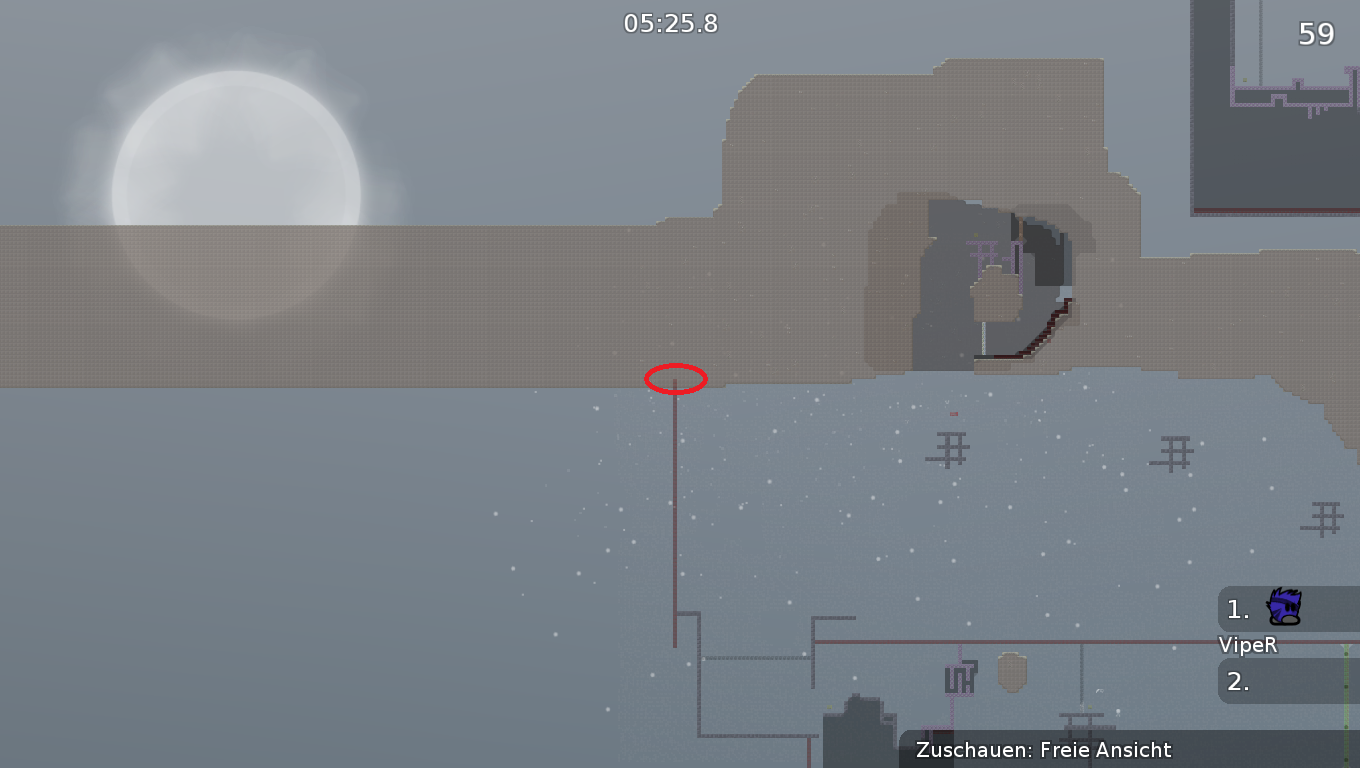Click the stopper cross symbol near center-right
The height and width of the screenshot is (768, 1360).
[949, 449]
